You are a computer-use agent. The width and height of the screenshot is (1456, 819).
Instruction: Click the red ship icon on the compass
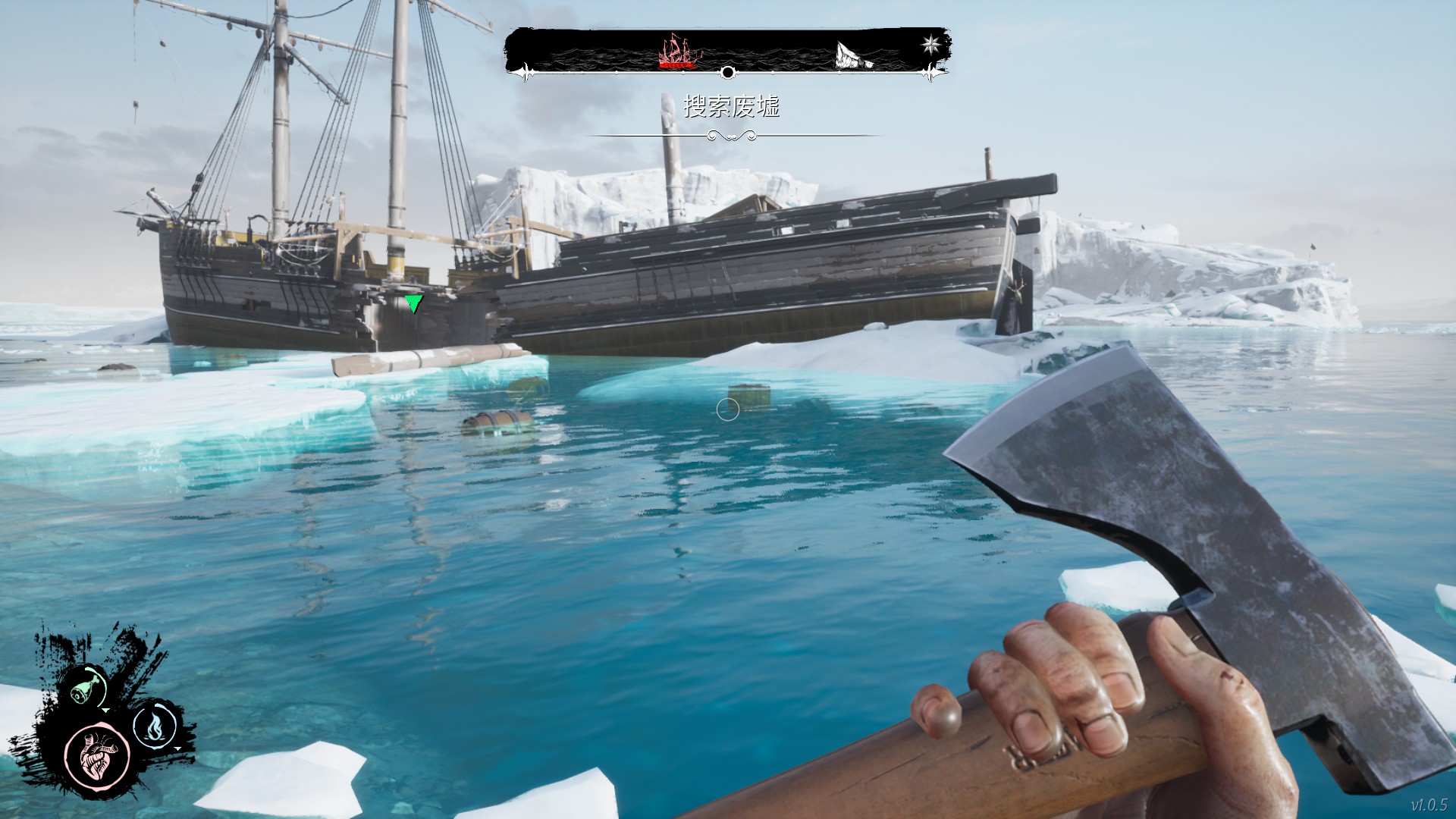click(679, 52)
